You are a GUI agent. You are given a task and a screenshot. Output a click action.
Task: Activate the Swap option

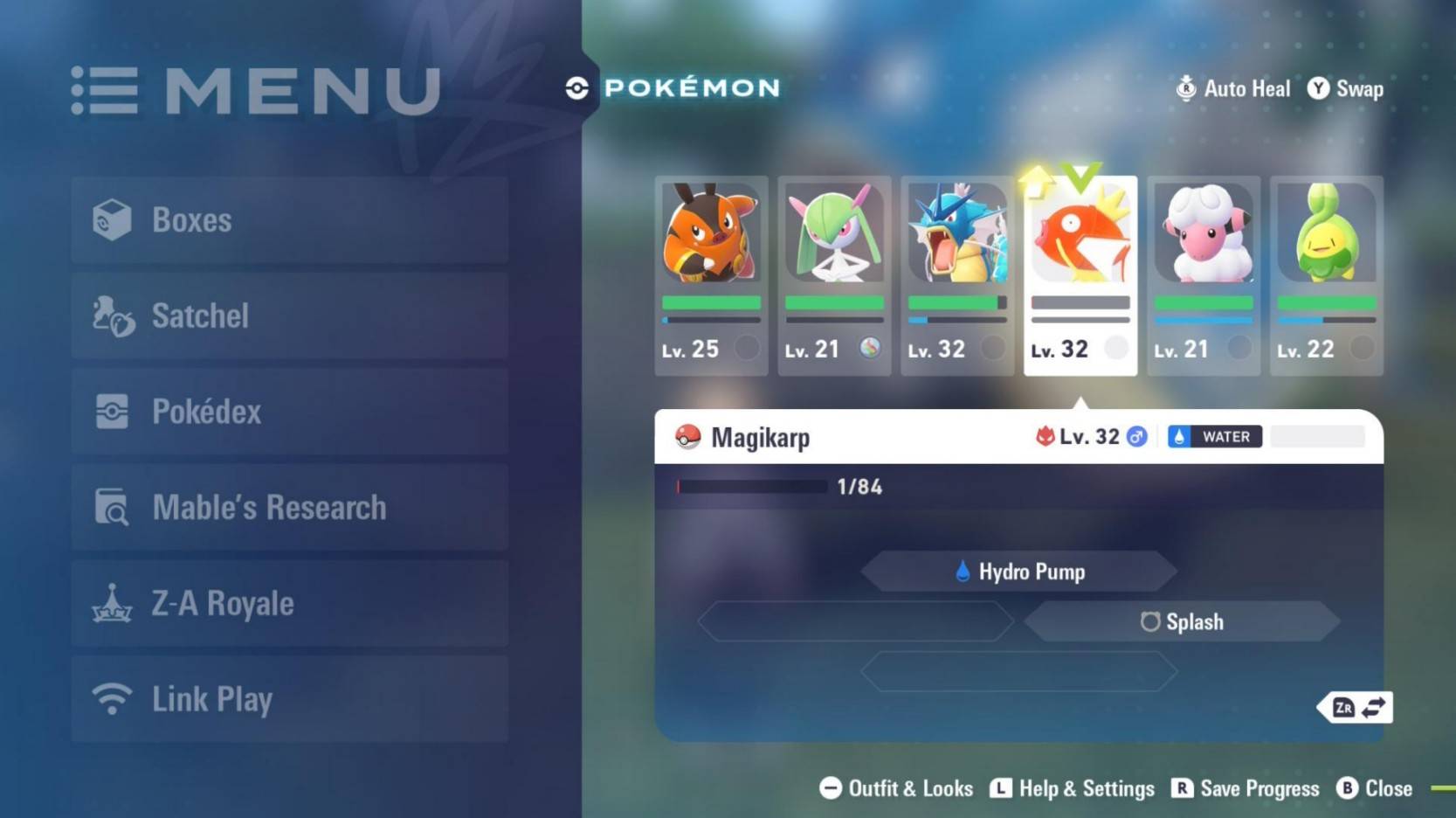pyautogui.click(x=1346, y=88)
